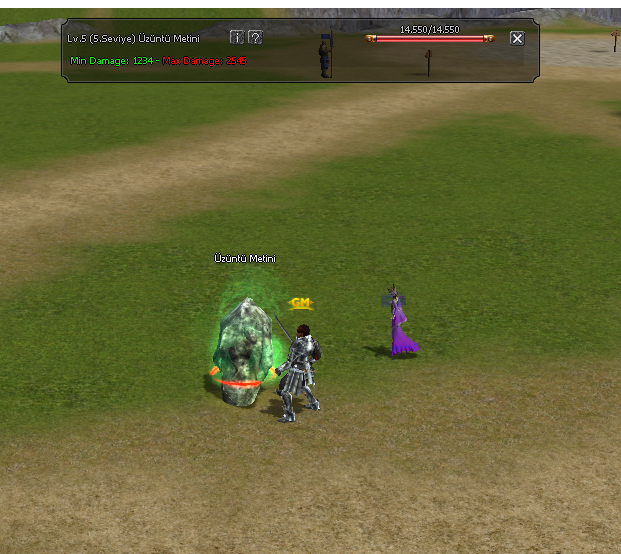The image size is (621, 554).
Task: Open the target info "i" button
Action: click(x=237, y=37)
